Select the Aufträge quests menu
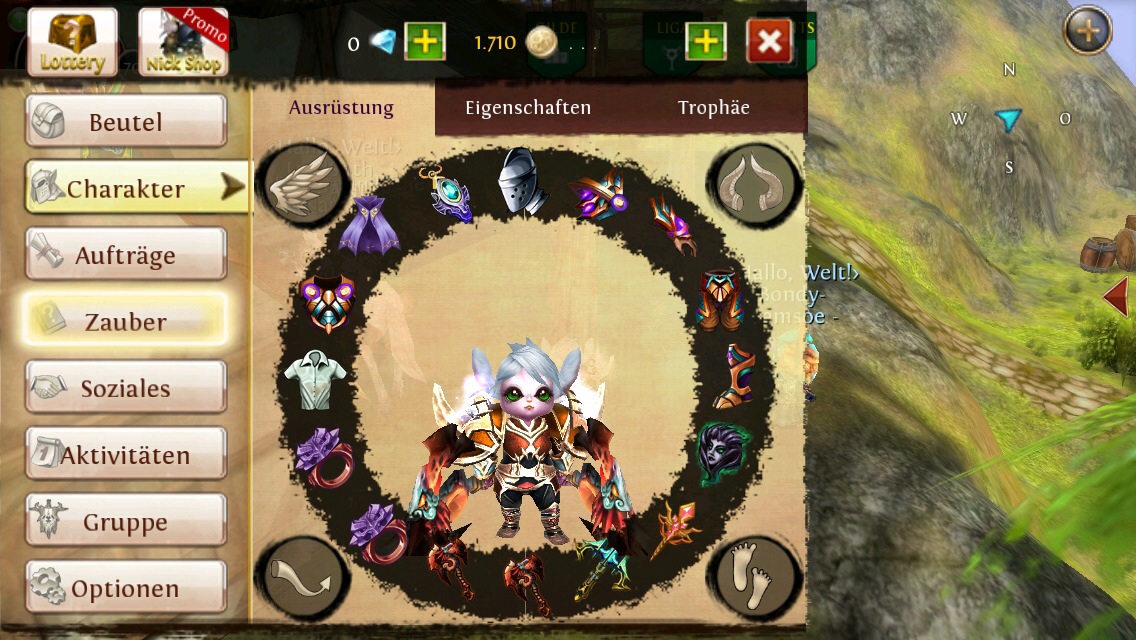The image size is (1136, 640). (125, 255)
